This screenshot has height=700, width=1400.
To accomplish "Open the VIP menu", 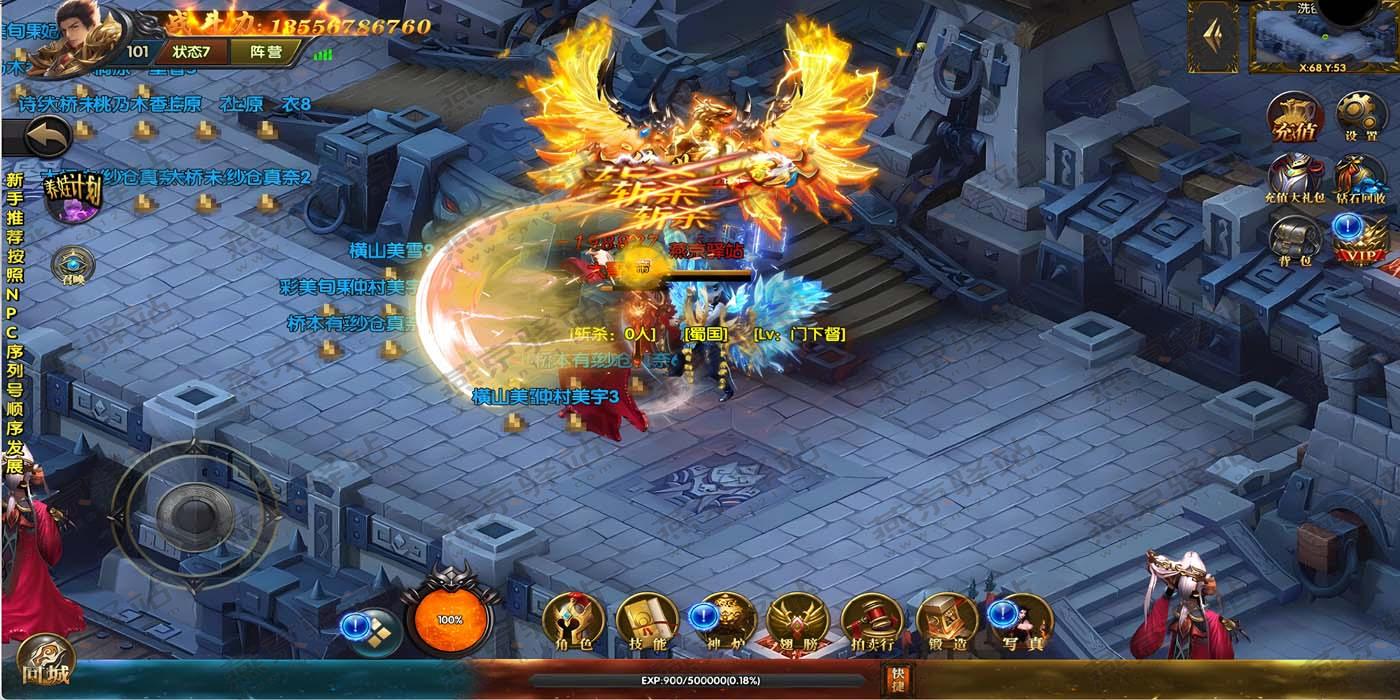I will 1360,242.
